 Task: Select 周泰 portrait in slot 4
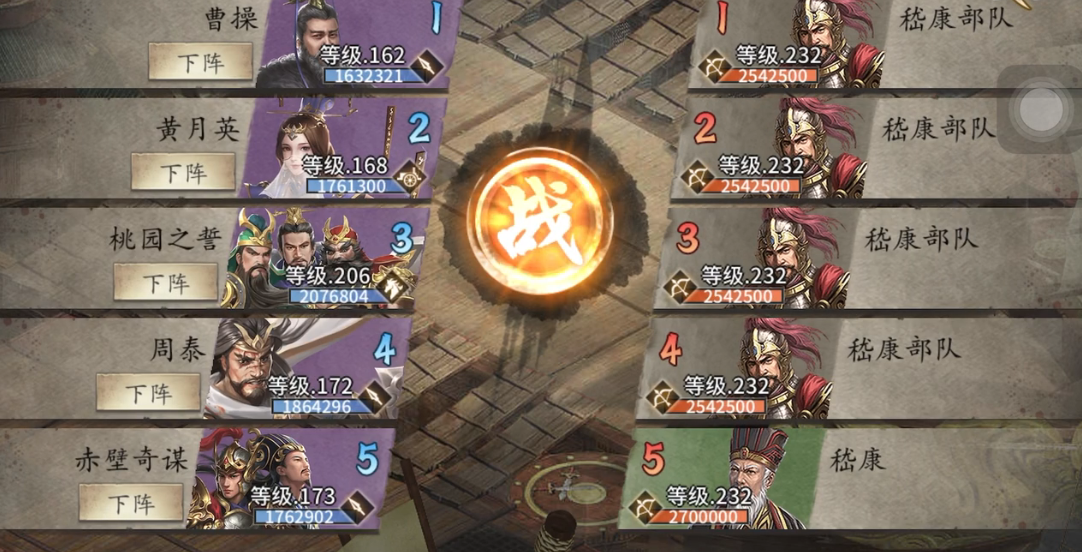tap(250, 365)
